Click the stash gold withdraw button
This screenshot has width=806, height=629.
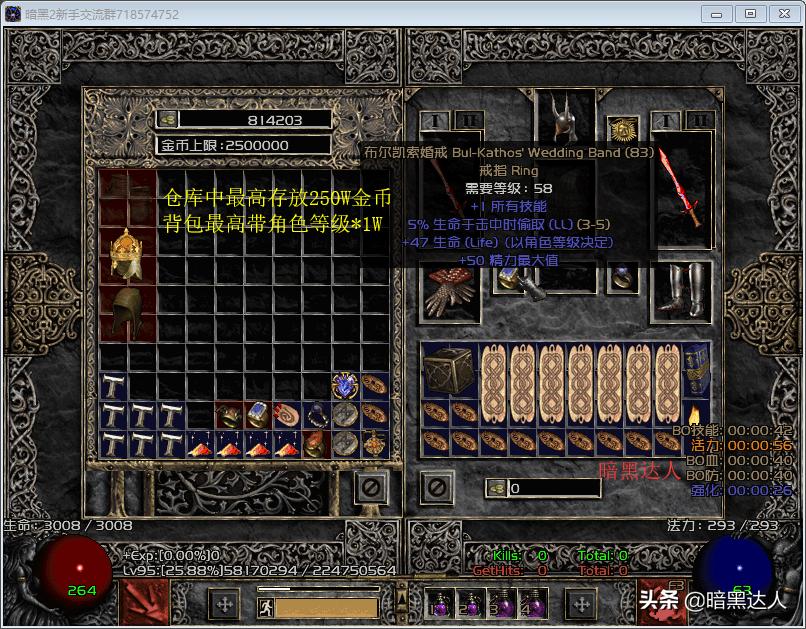168,119
